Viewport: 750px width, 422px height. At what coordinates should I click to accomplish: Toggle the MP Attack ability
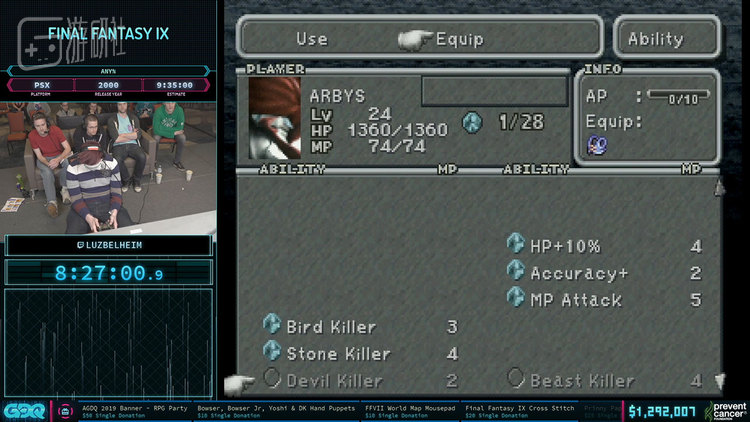pos(575,299)
